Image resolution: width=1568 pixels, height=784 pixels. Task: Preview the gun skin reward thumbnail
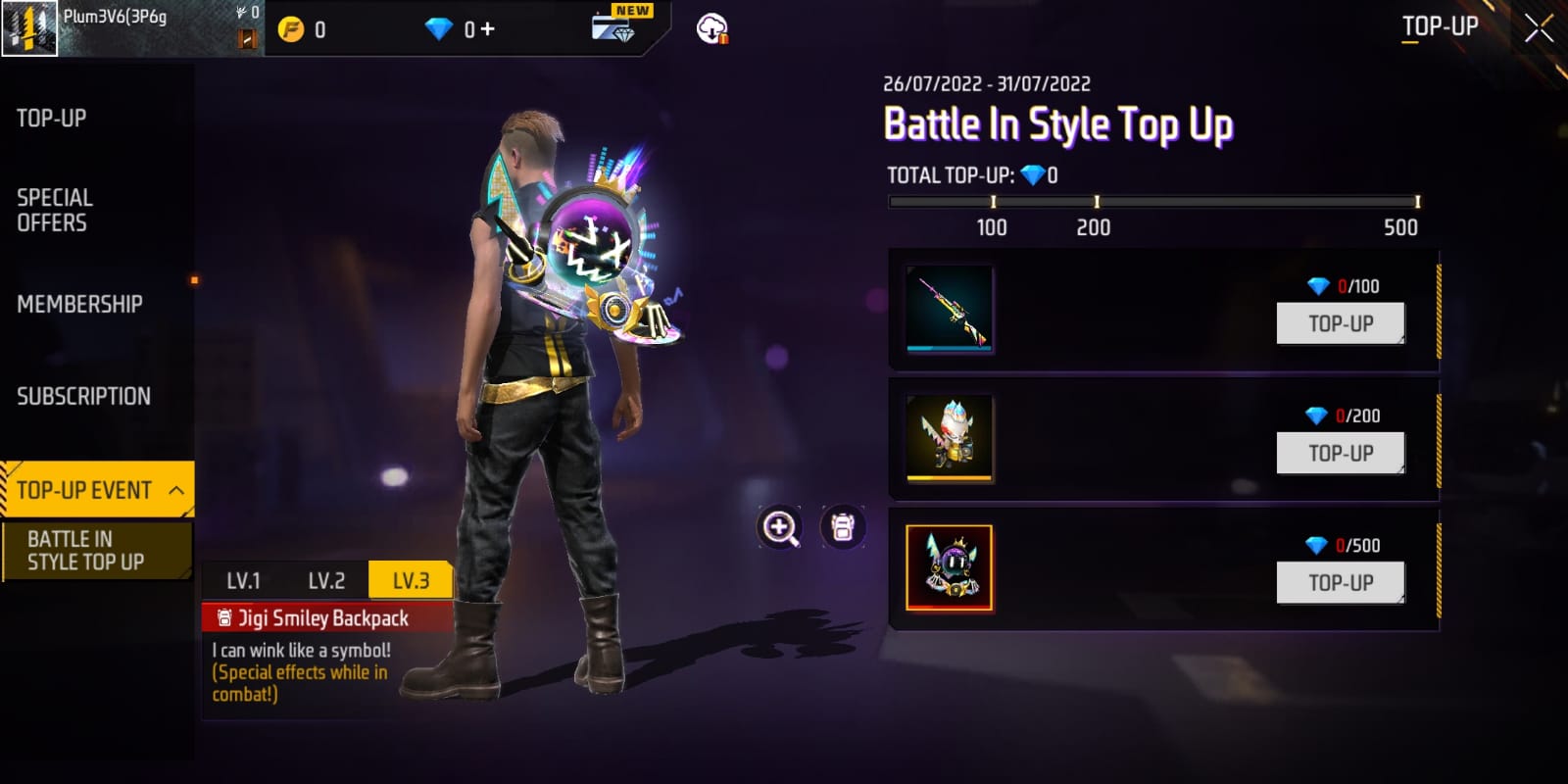pyautogui.click(x=949, y=309)
